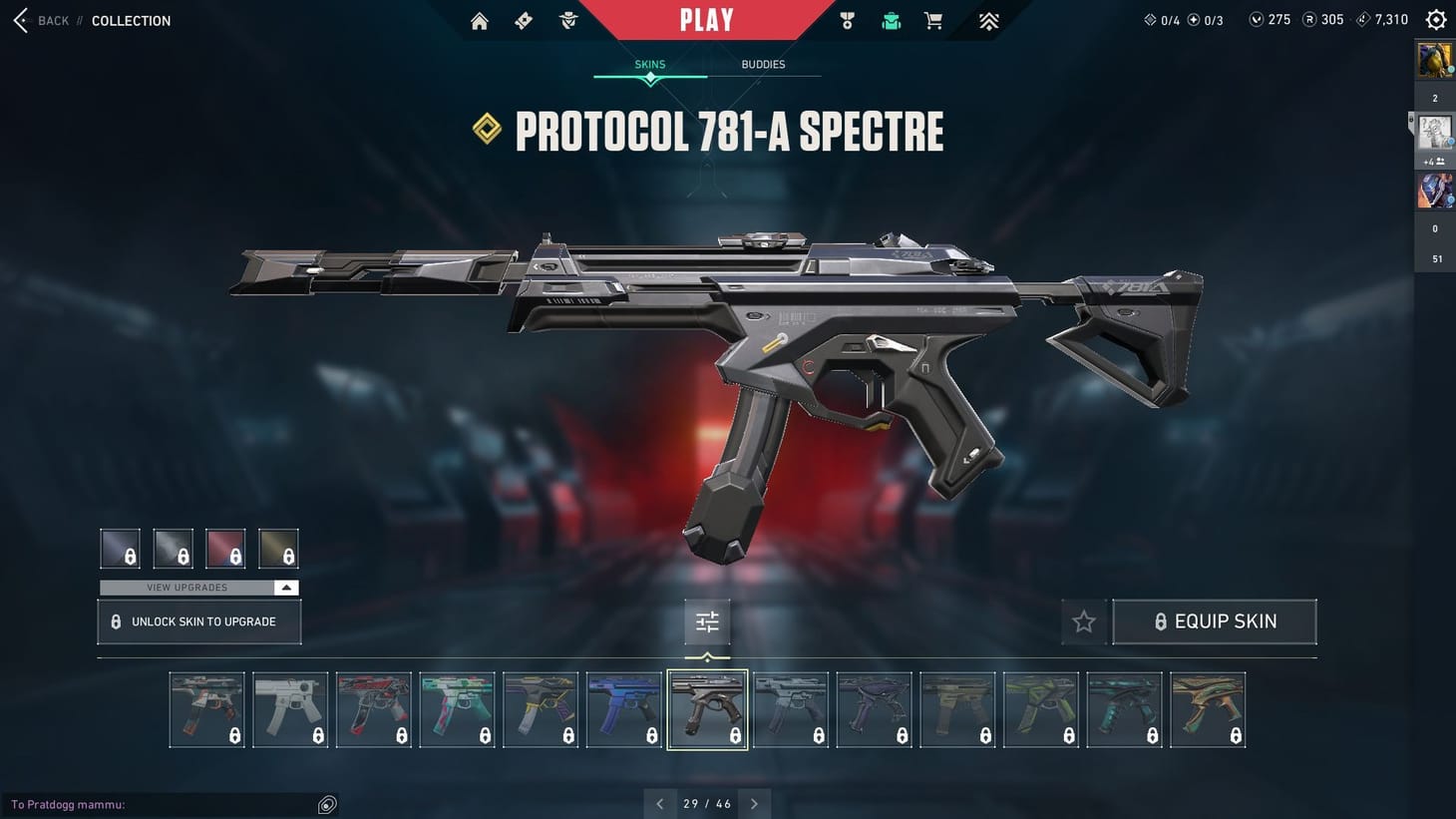The image size is (1456, 819).
Task: Collapse the View Upgrades panel
Action: tap(285, 588)
